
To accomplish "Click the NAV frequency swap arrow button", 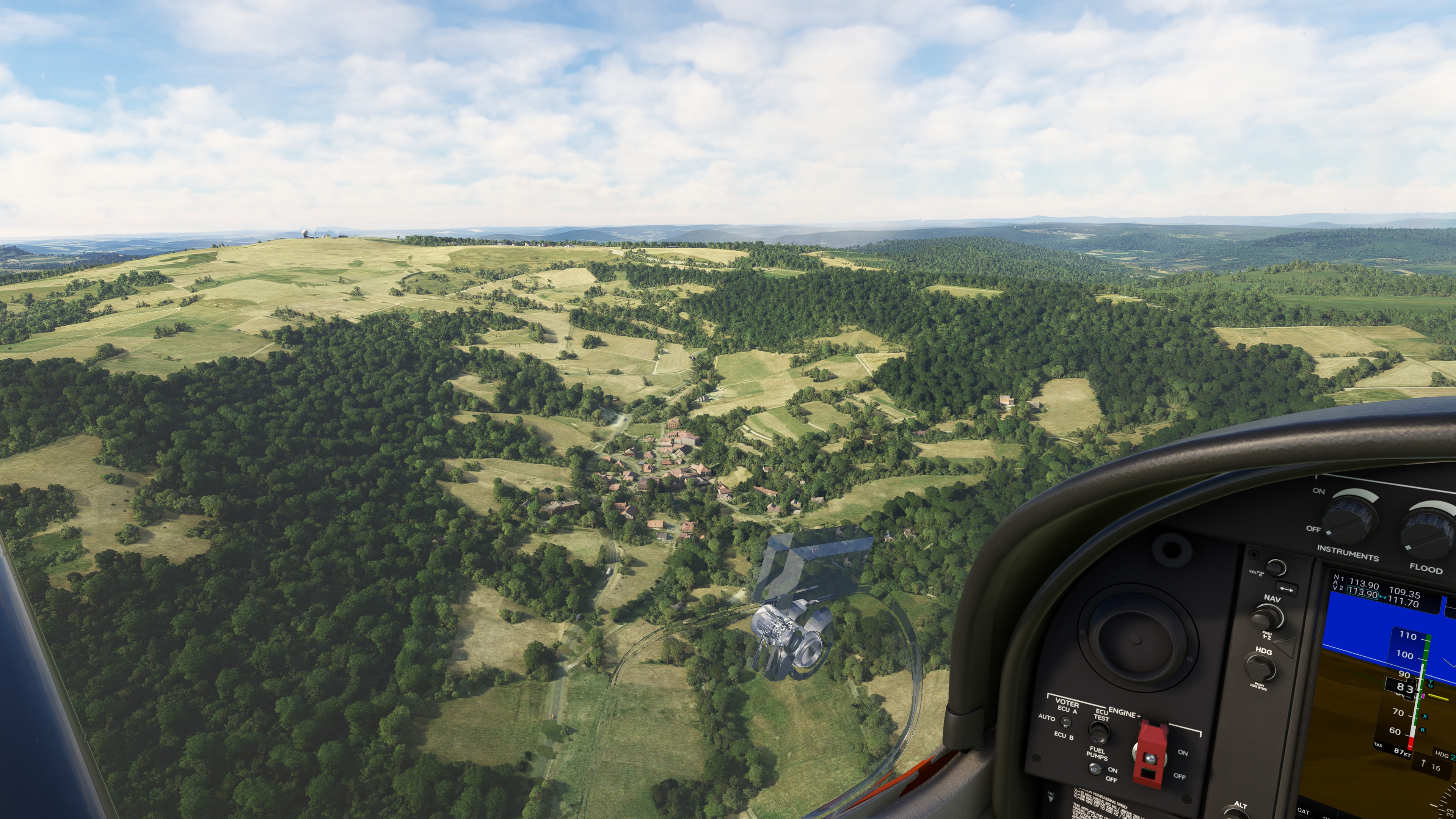I will click(1286, 589).
